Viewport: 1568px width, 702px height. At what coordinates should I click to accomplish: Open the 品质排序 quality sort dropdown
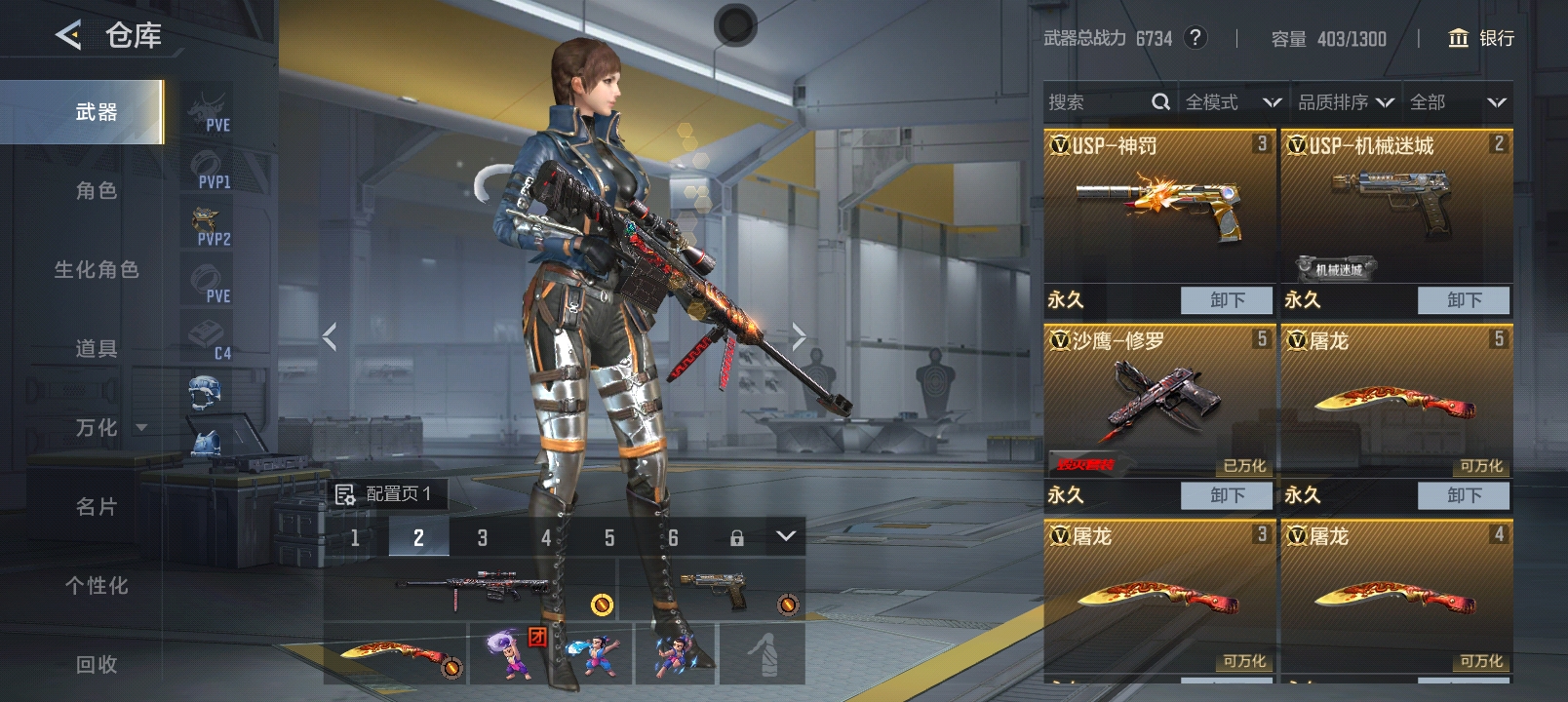coord(1345,102)
